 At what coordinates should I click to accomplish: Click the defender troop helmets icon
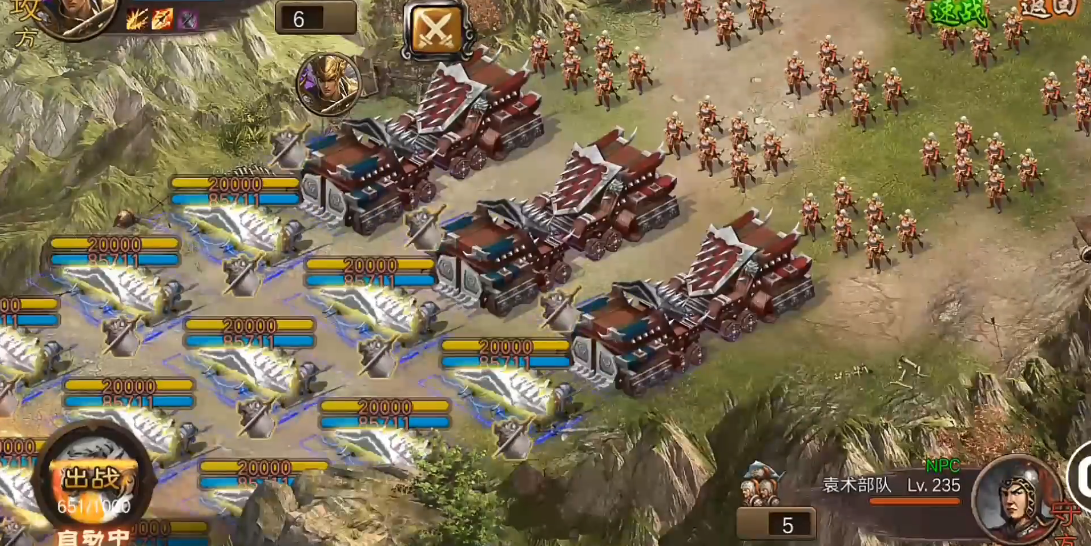coord(763,485)
